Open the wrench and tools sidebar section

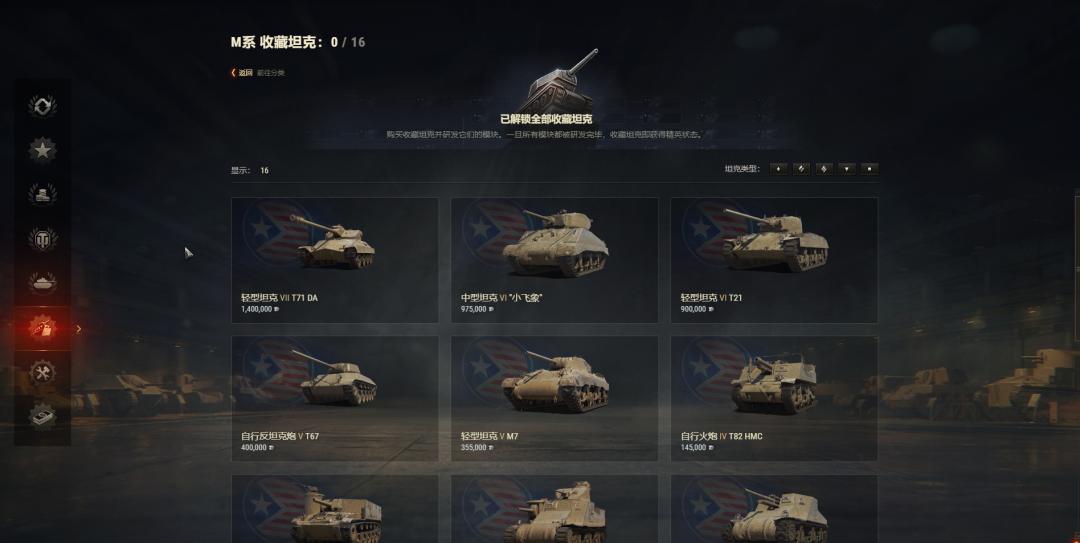pyautogui.click(x=42, y=372)
